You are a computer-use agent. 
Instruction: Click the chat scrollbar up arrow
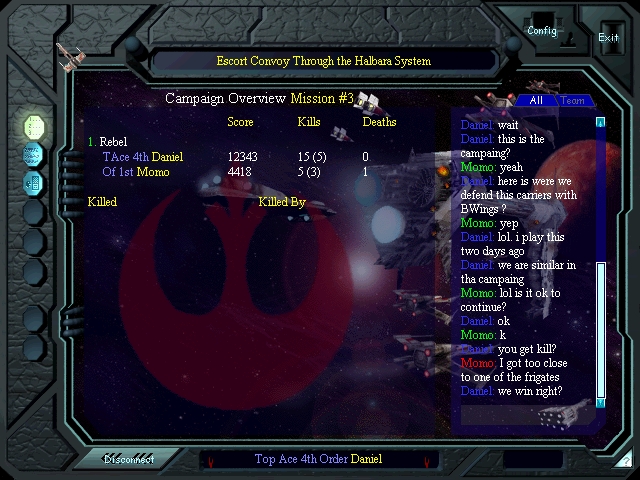(x=601, y=122)
